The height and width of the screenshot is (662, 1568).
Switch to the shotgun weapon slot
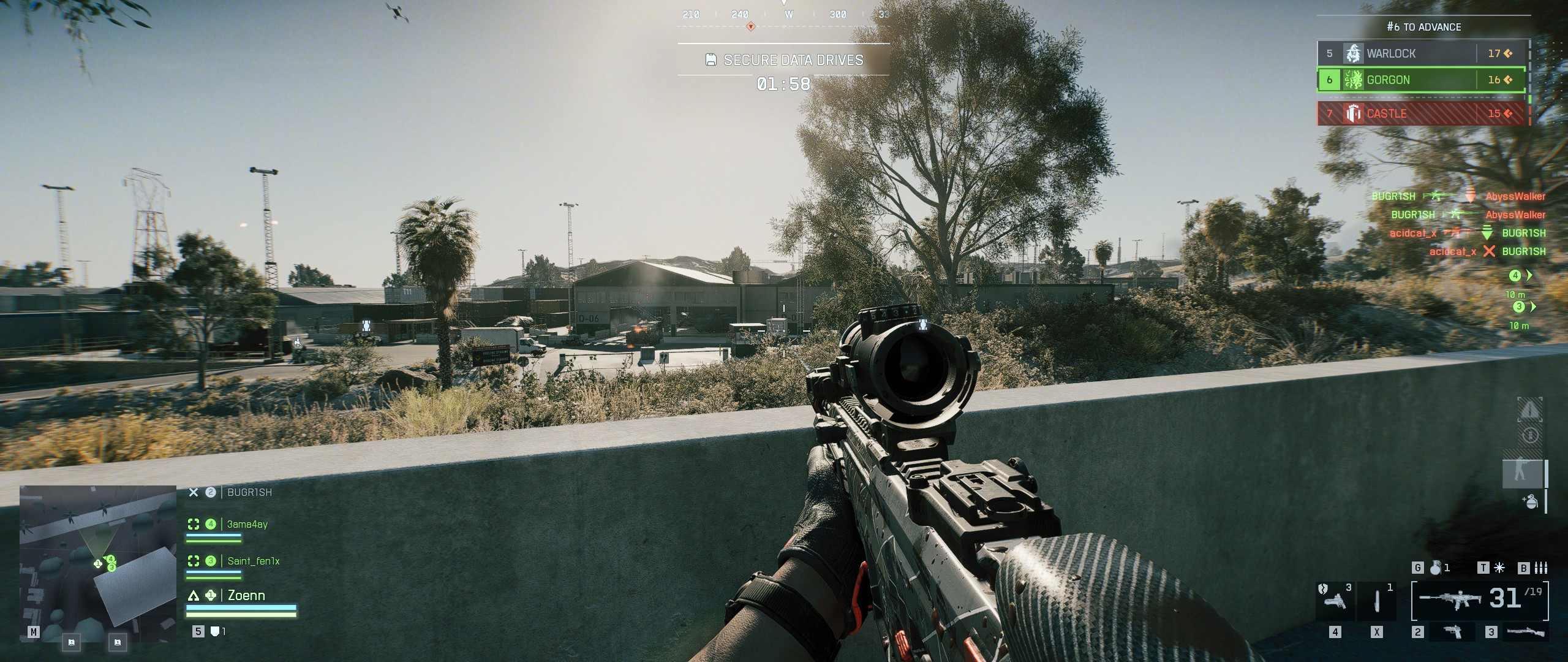1526,632
